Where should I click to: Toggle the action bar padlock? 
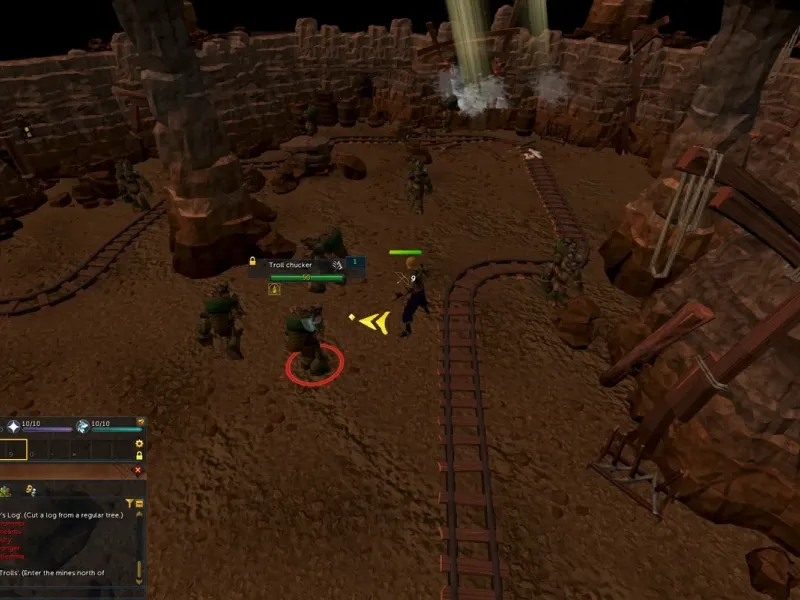(x=140, y=455)
